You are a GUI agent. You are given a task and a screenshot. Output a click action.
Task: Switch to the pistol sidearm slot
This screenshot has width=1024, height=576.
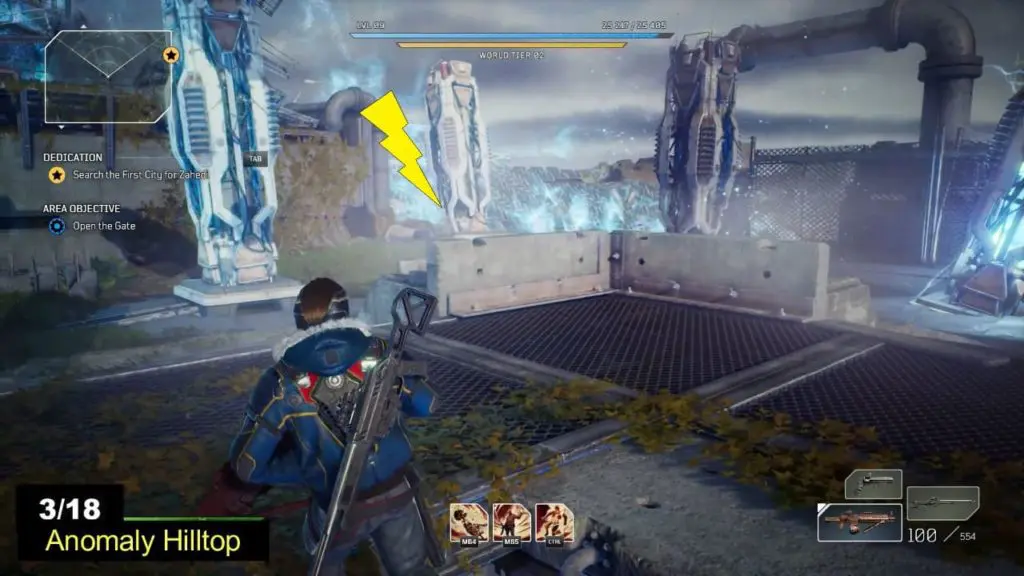[873, 484]
